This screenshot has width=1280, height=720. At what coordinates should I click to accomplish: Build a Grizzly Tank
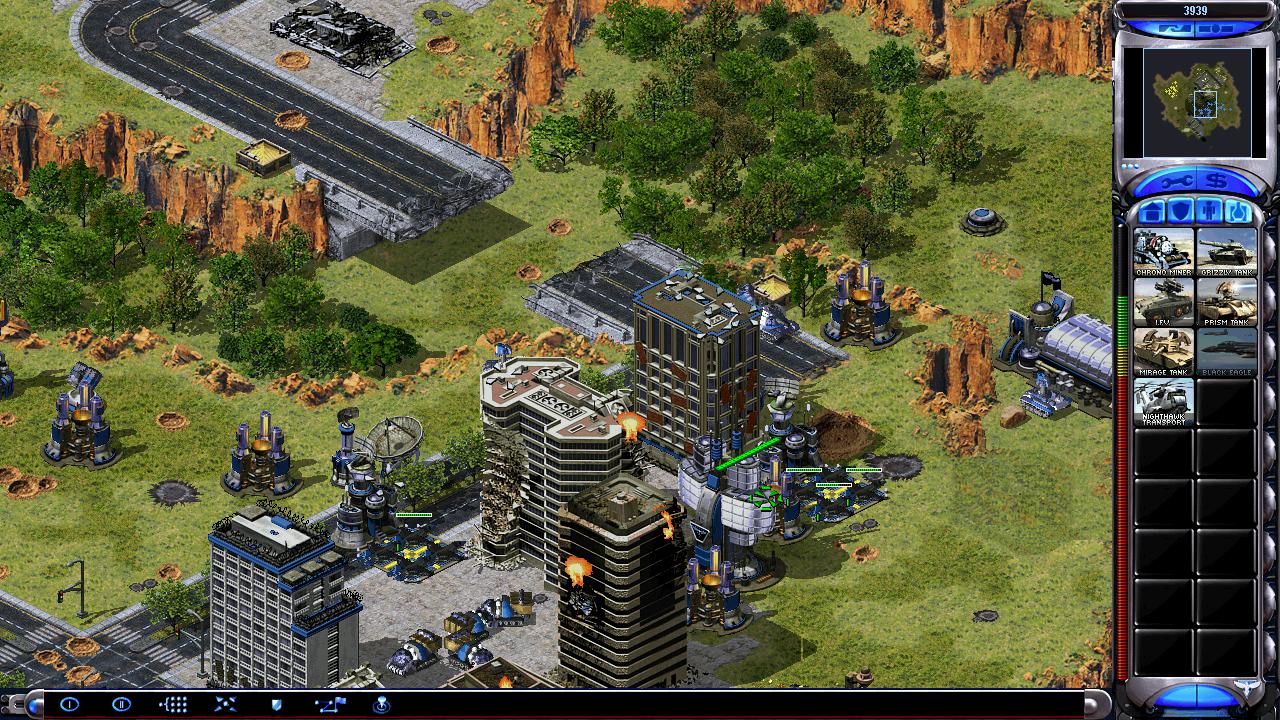[1226, 252]
